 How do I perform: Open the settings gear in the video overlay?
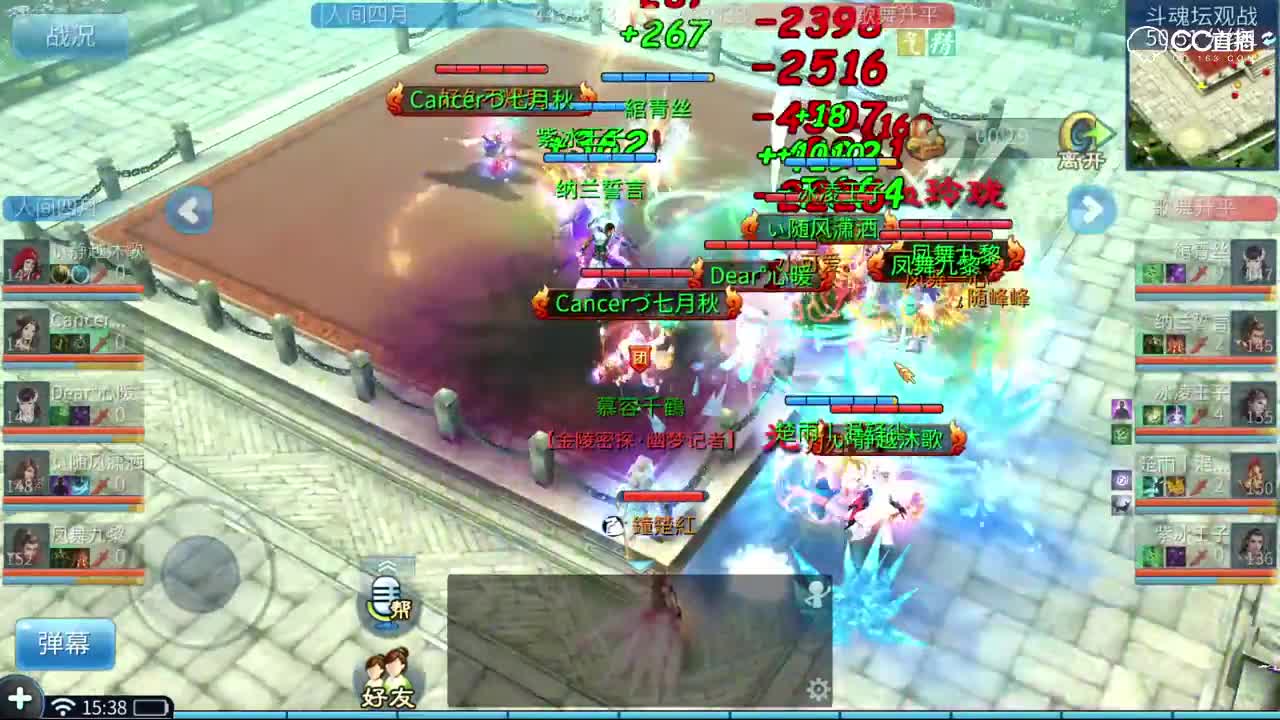[x=818, y=689]
